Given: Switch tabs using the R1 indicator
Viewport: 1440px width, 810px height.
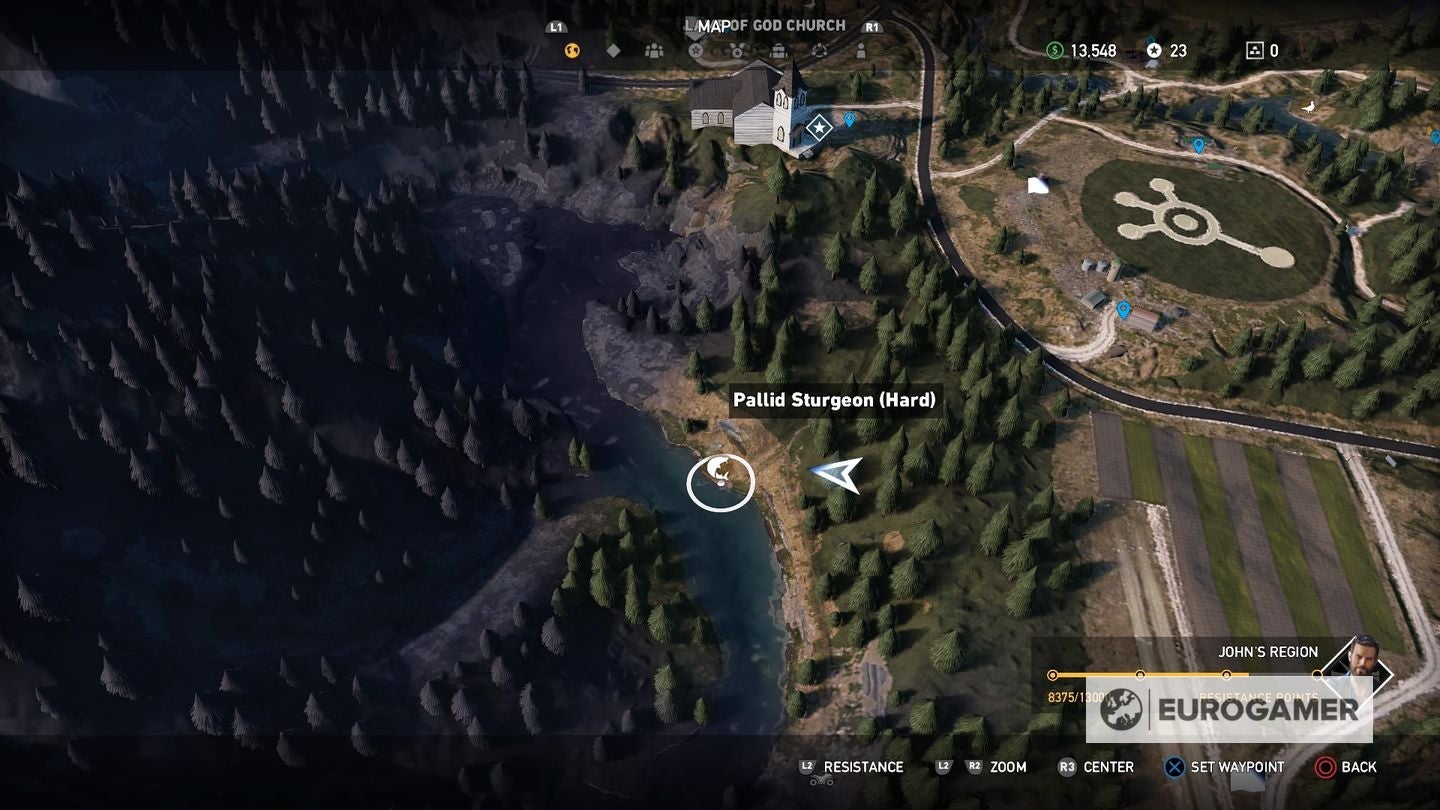Looking at the screenshot, I should (870, 27).
